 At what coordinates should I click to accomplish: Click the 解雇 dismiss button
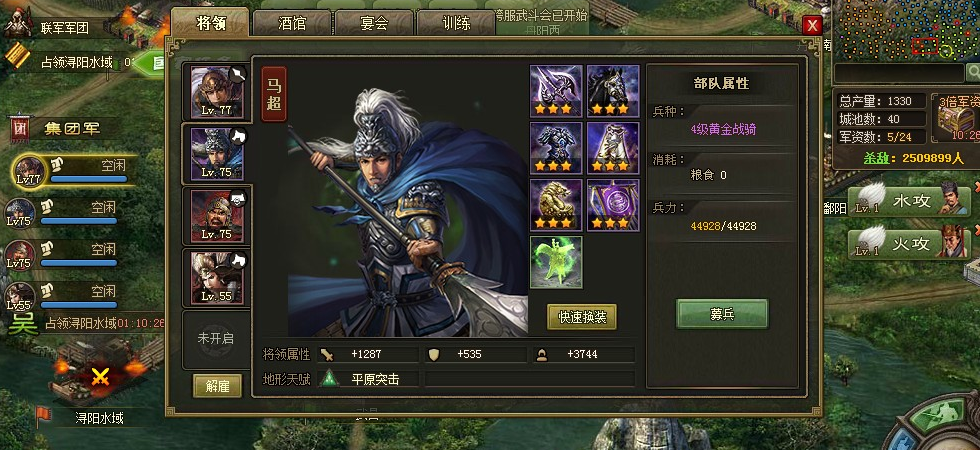217,386
